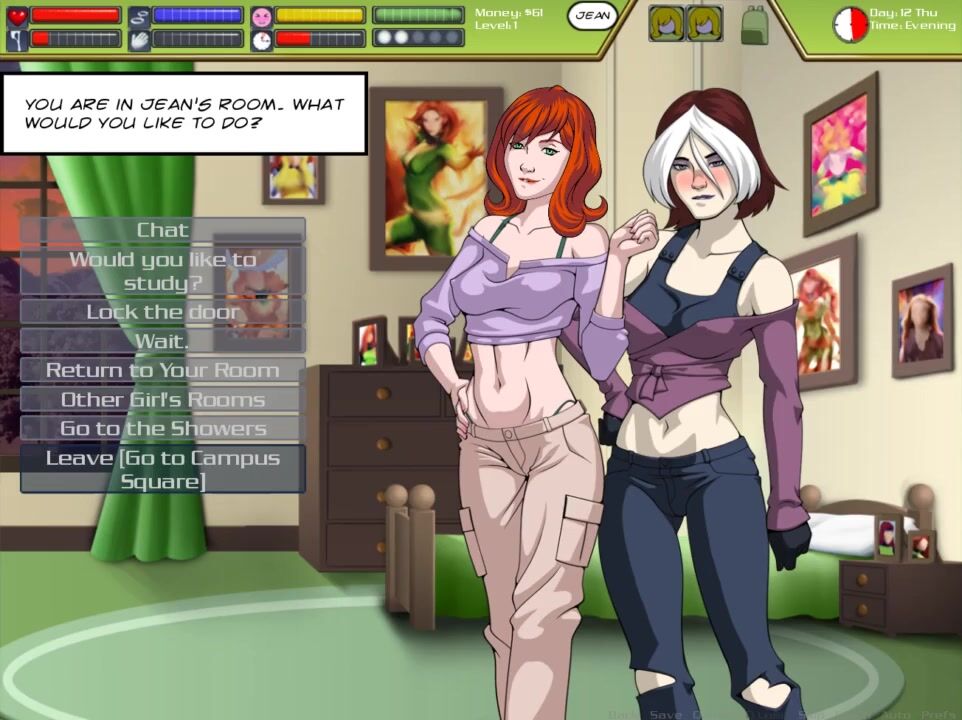962x720 pixels.
Task: Choose Go to the Showers
Action: [x=162, y=429]
